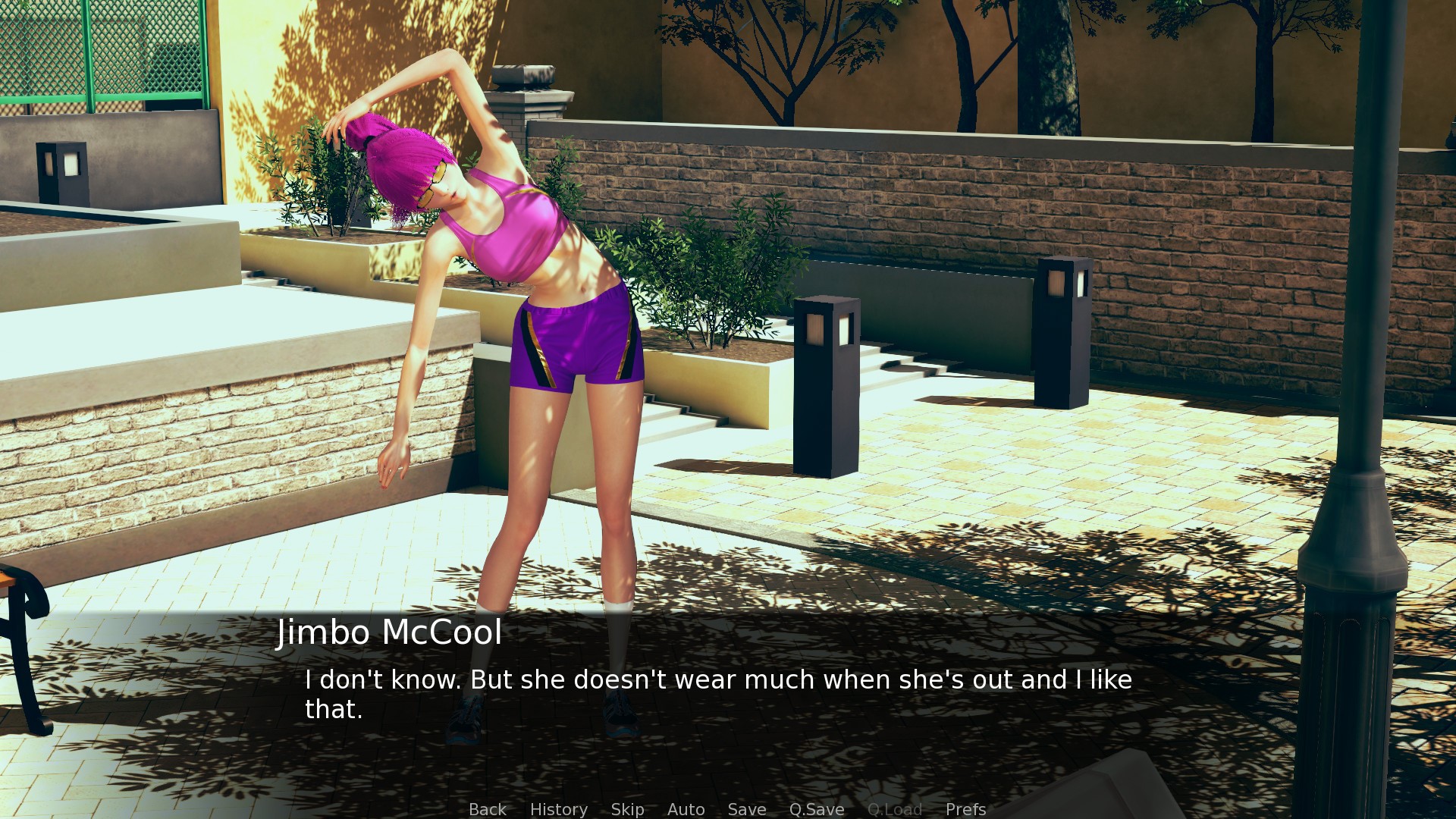Go Back to the previous dialogue line
The height and width of the screenshot is (819, 1456).
(x=487, y=809)
